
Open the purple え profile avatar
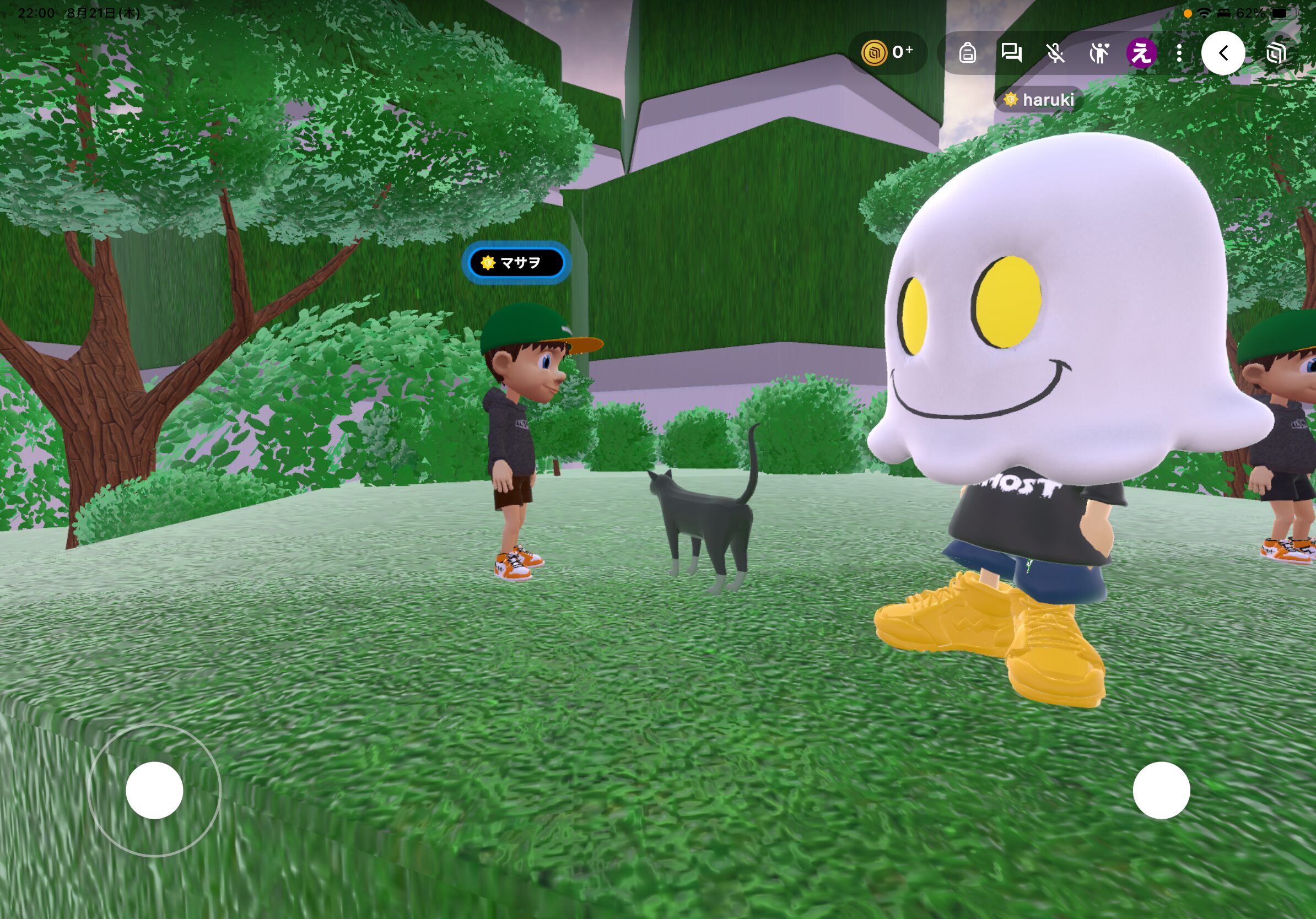coord(1141,53)
